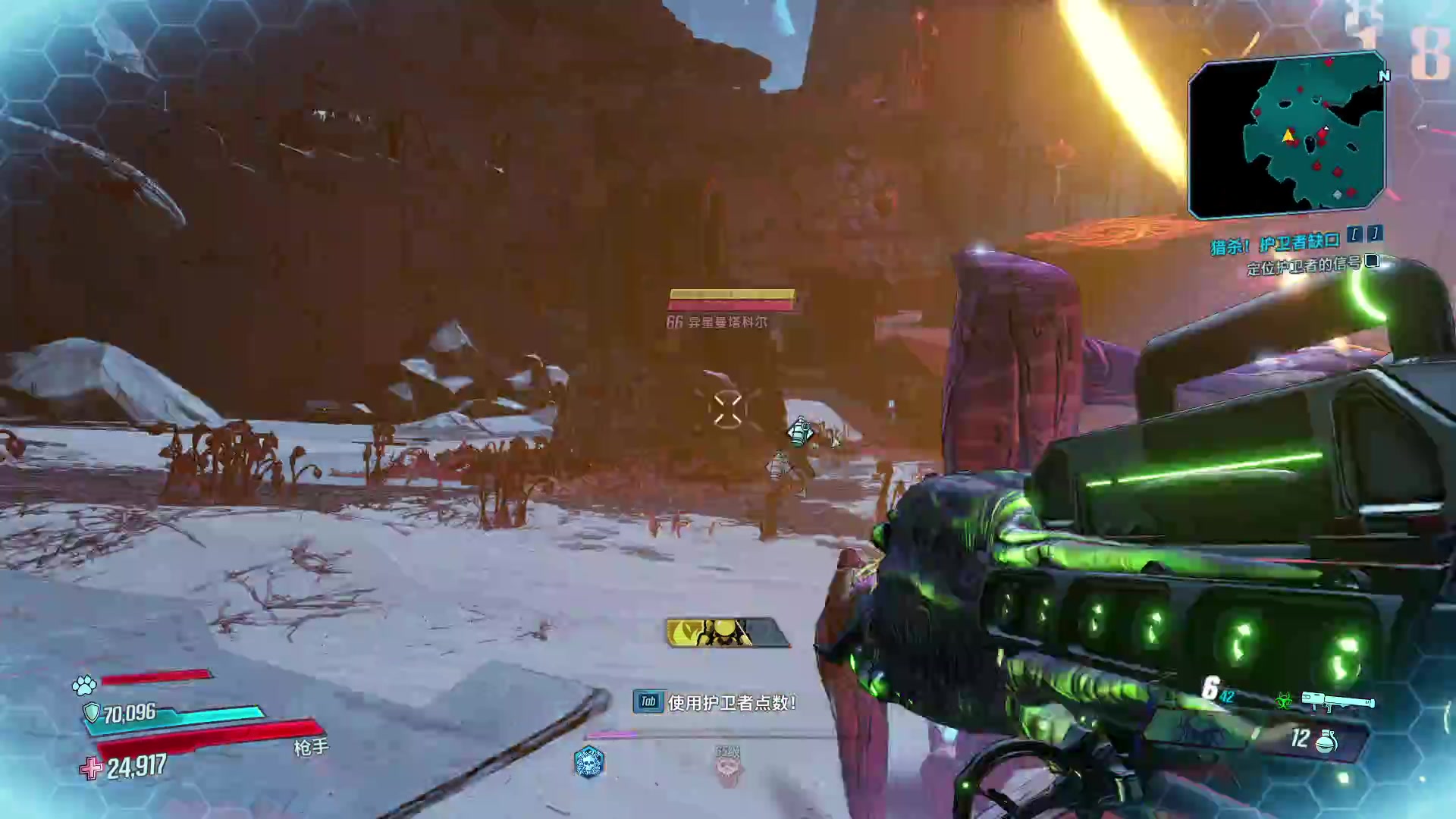The width and height of the screenshot is (1456, 819).
Task: Activate the yellow action skill icon
Action: [727, 632]
